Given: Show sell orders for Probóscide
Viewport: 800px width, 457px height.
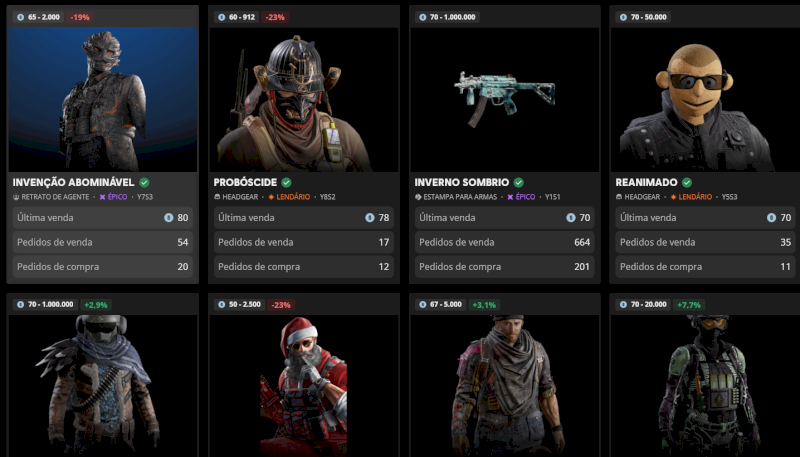Looking at the screenshot, I should coord(304,242).
